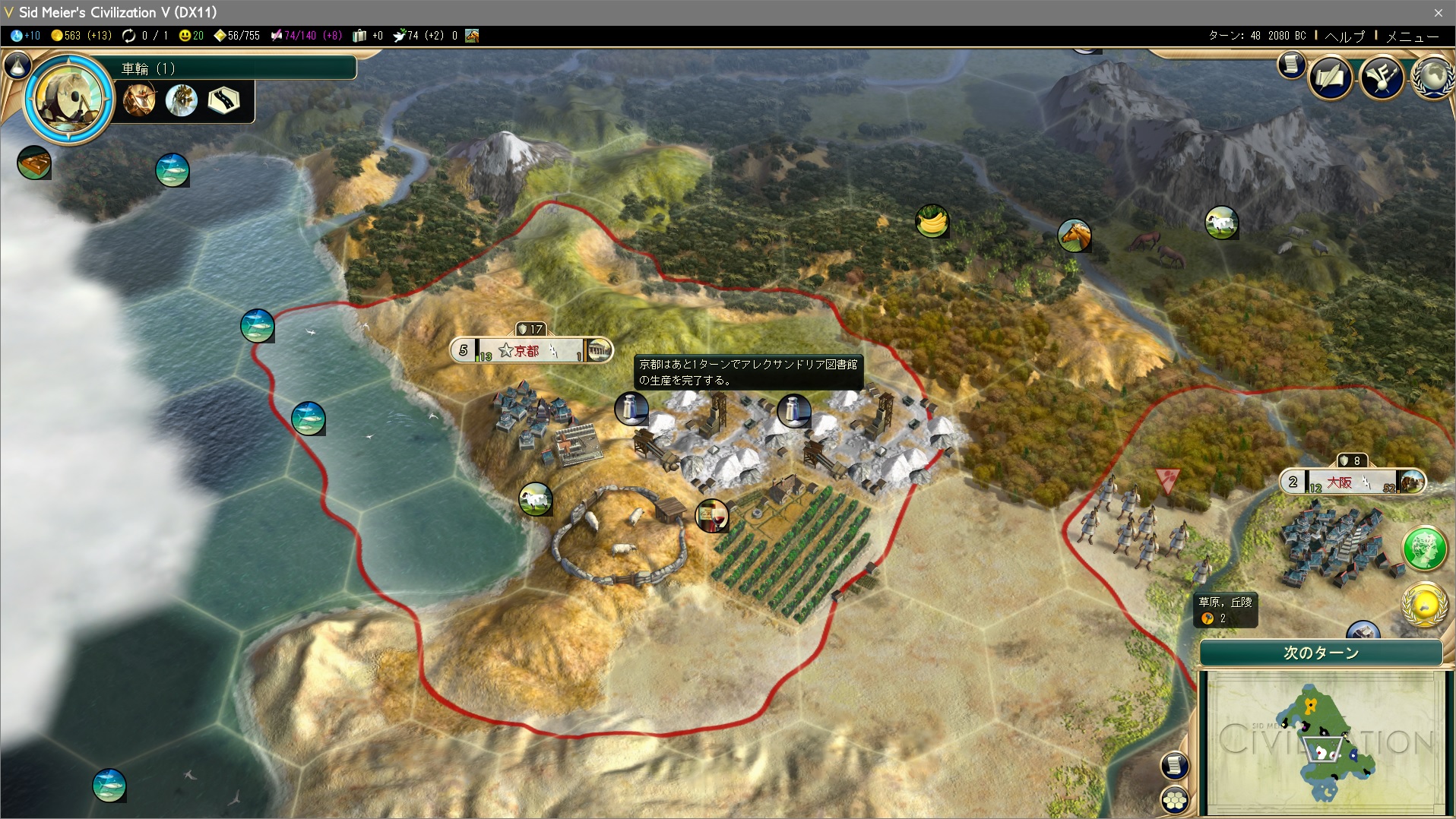Image resolution: width=1456 pixels, height=819 pixels.
Task: Toggle the hex grid map option
Action: click(1175, 798)
